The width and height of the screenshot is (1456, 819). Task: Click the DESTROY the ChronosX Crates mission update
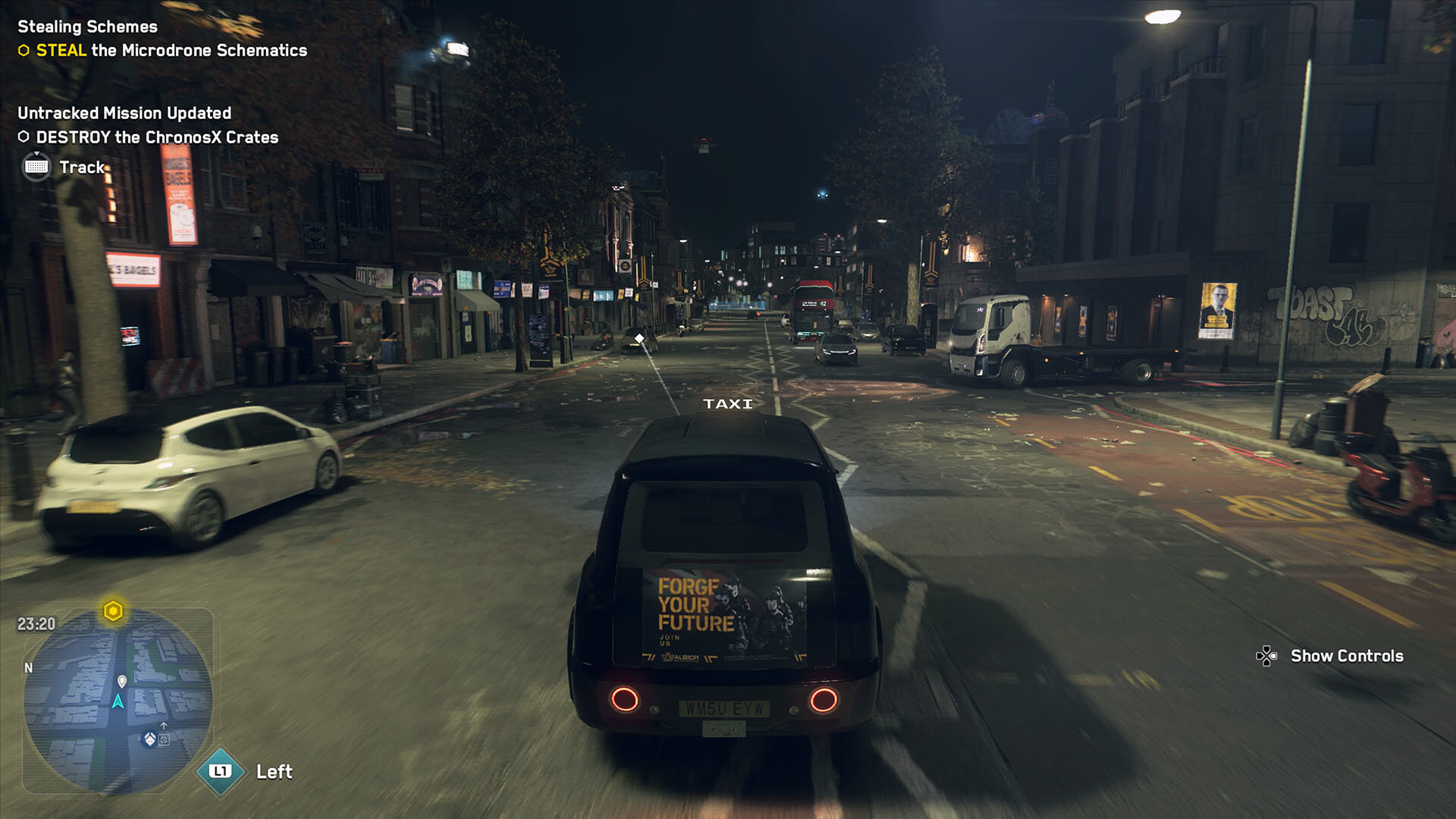(157, 137)
